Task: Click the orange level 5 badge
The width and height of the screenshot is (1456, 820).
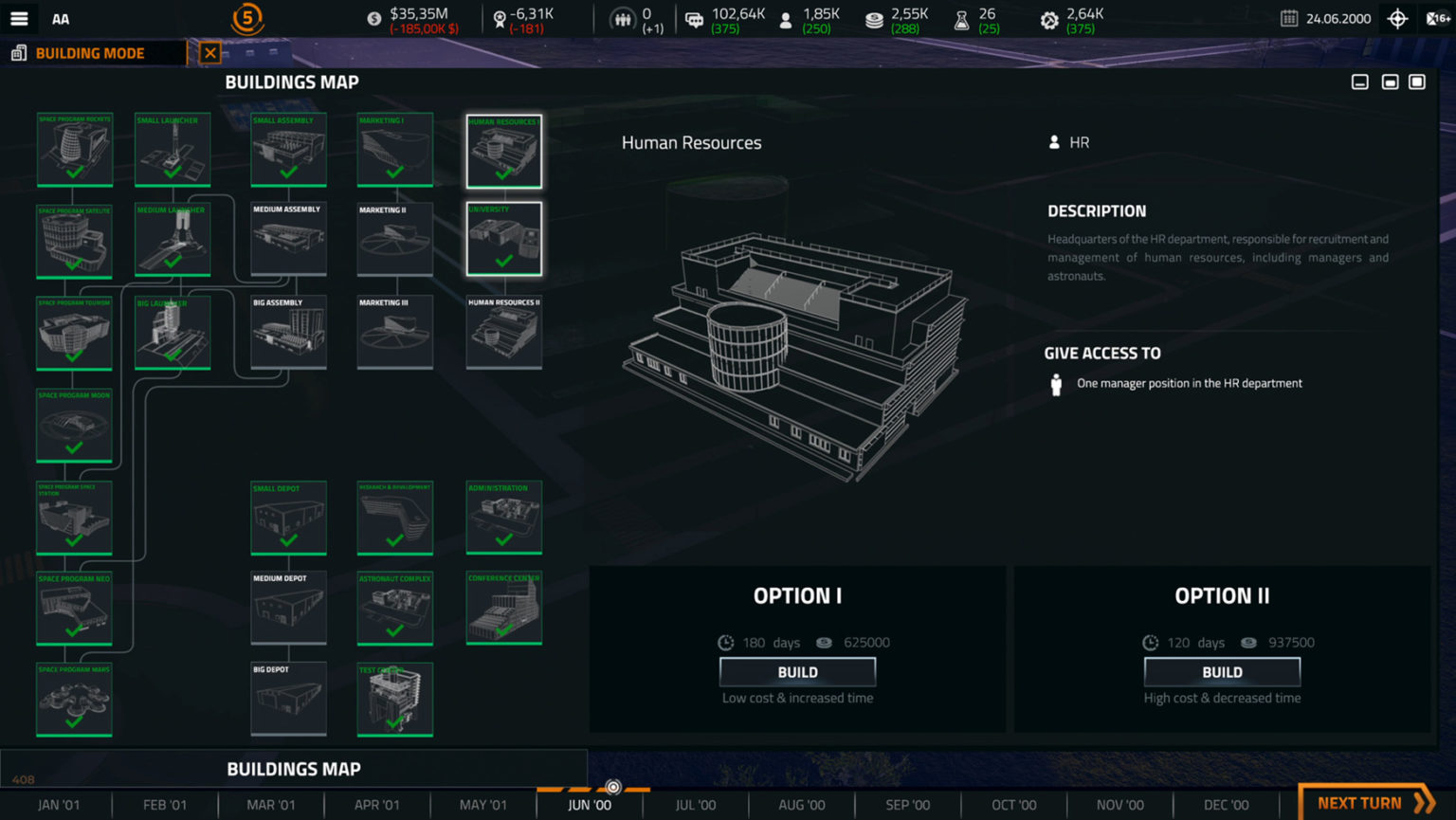Action: [246, 18]
